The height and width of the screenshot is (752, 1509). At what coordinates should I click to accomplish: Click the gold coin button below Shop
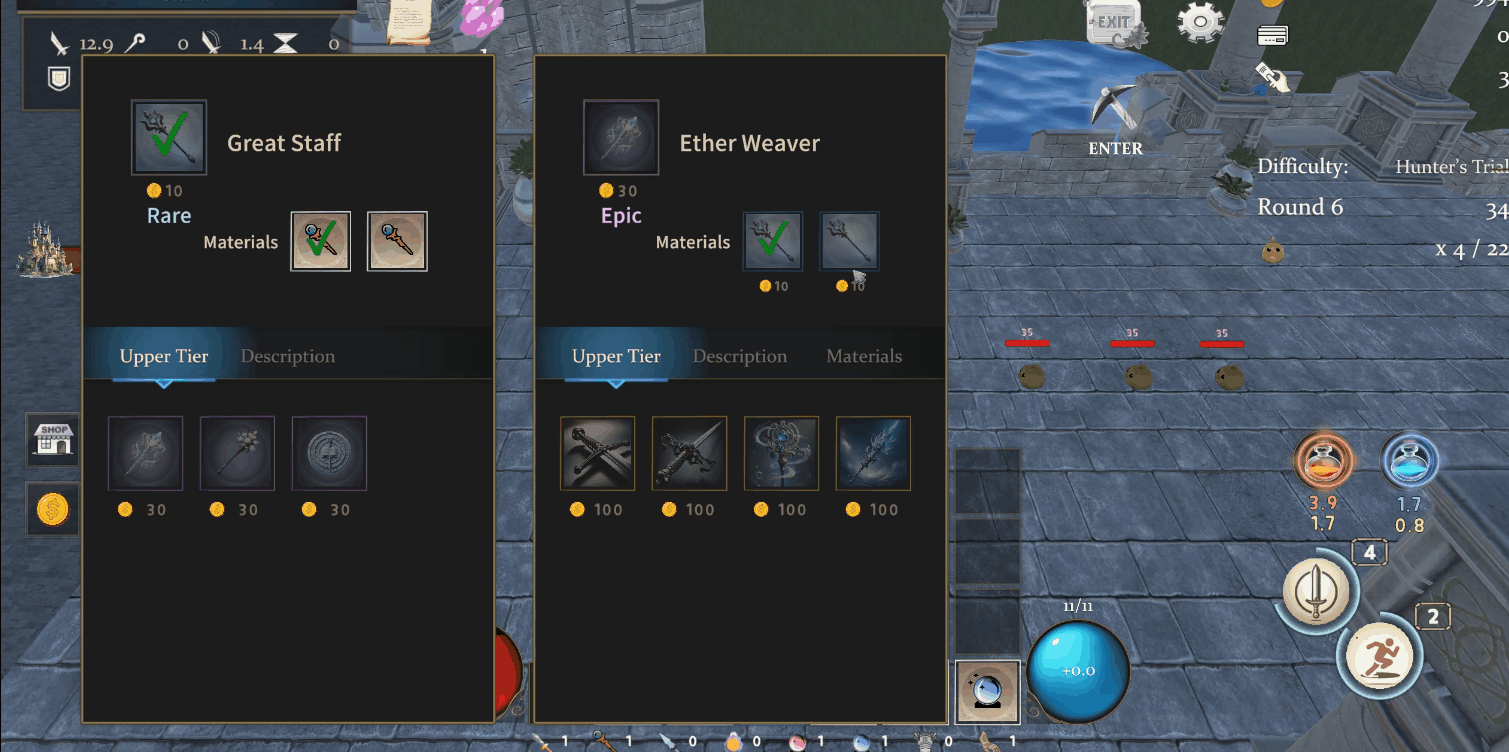click(x=52, y=510)
